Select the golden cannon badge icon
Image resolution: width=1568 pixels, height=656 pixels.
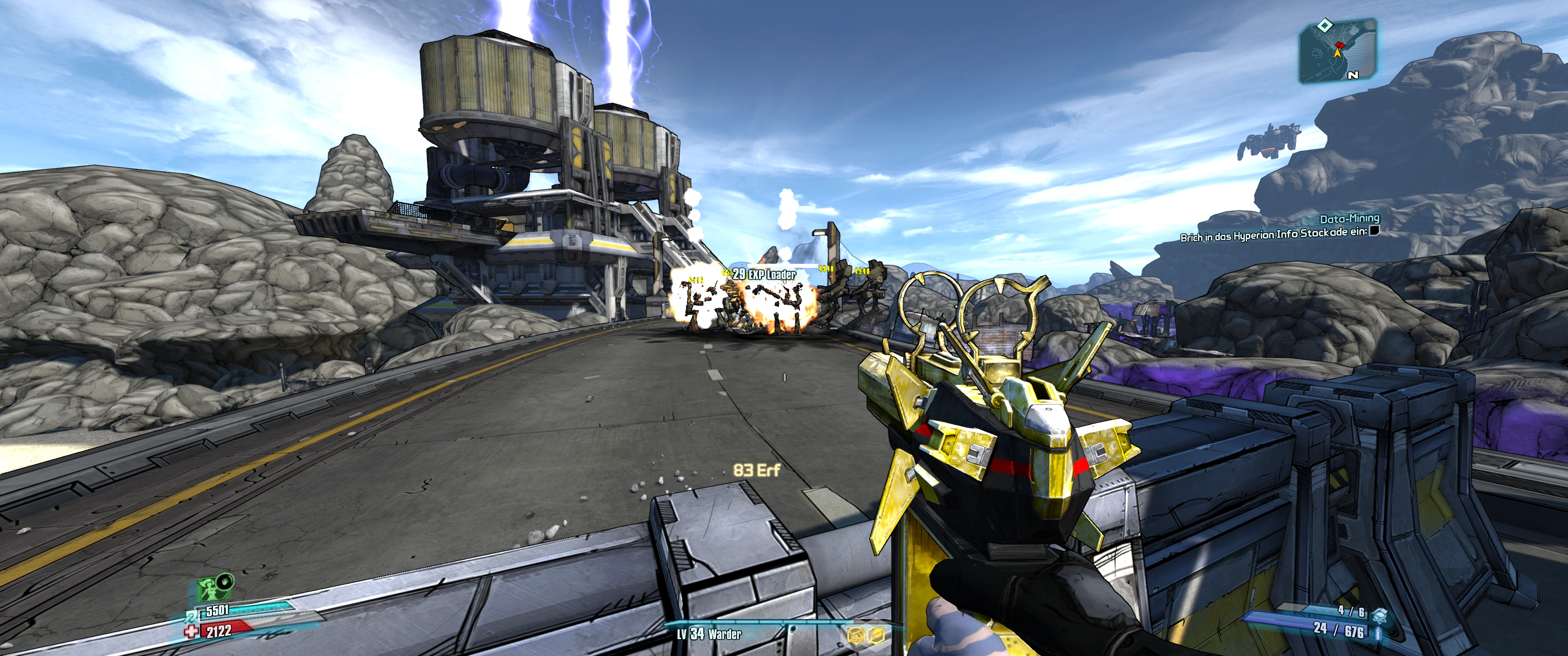pos(856,635)
